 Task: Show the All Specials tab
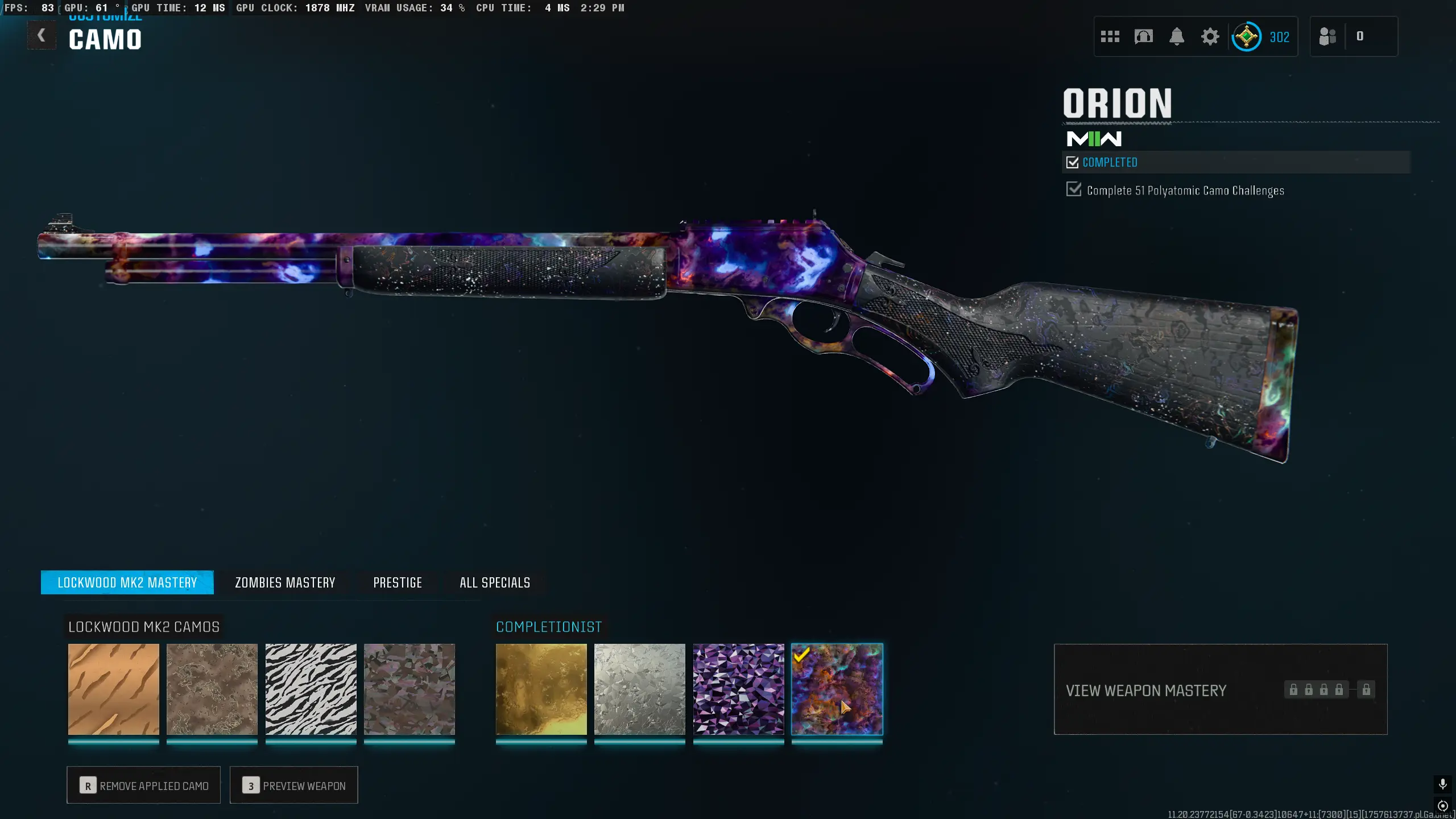pyautogui.click(x=495, y=582)
